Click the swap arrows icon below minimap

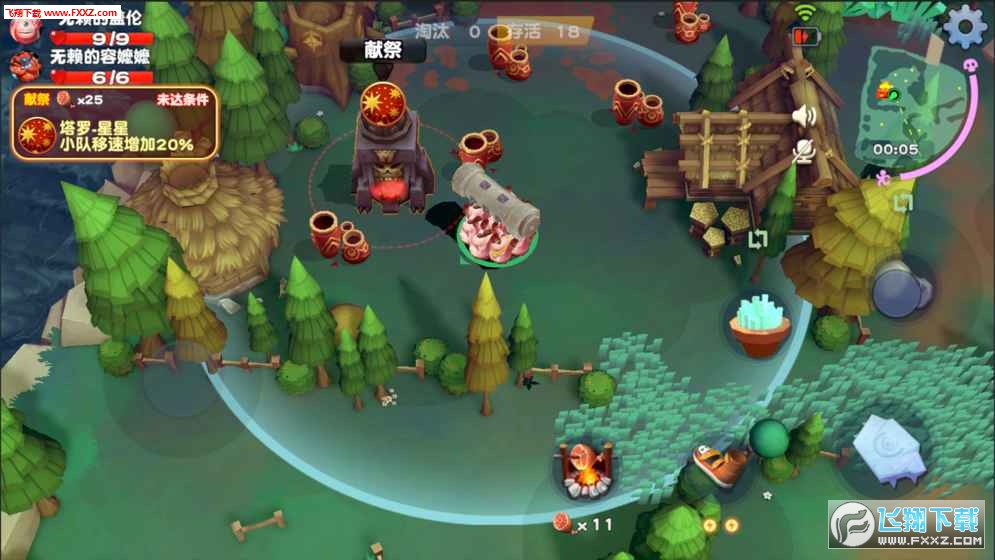(903, 203)
